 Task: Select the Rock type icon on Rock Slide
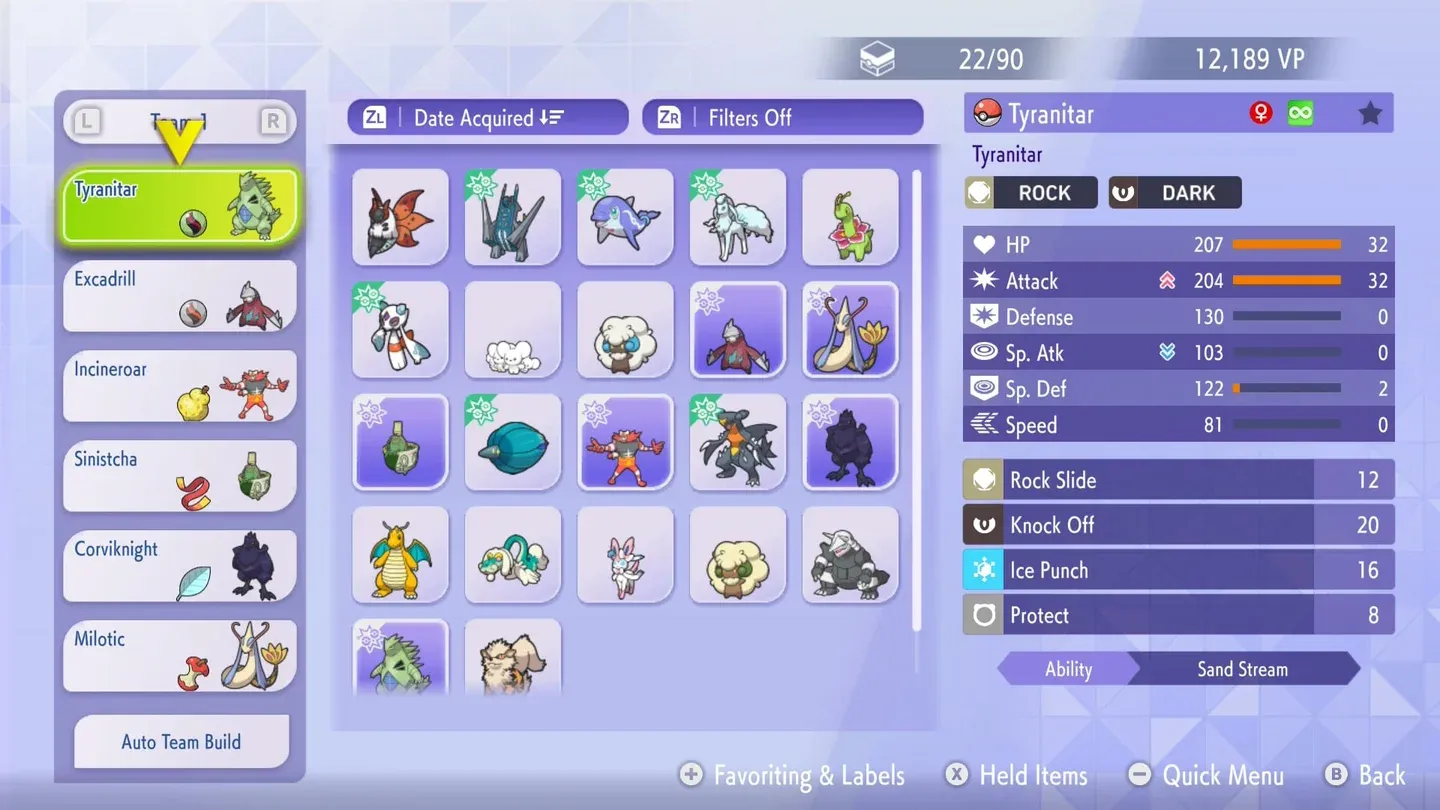click(982, 480)
